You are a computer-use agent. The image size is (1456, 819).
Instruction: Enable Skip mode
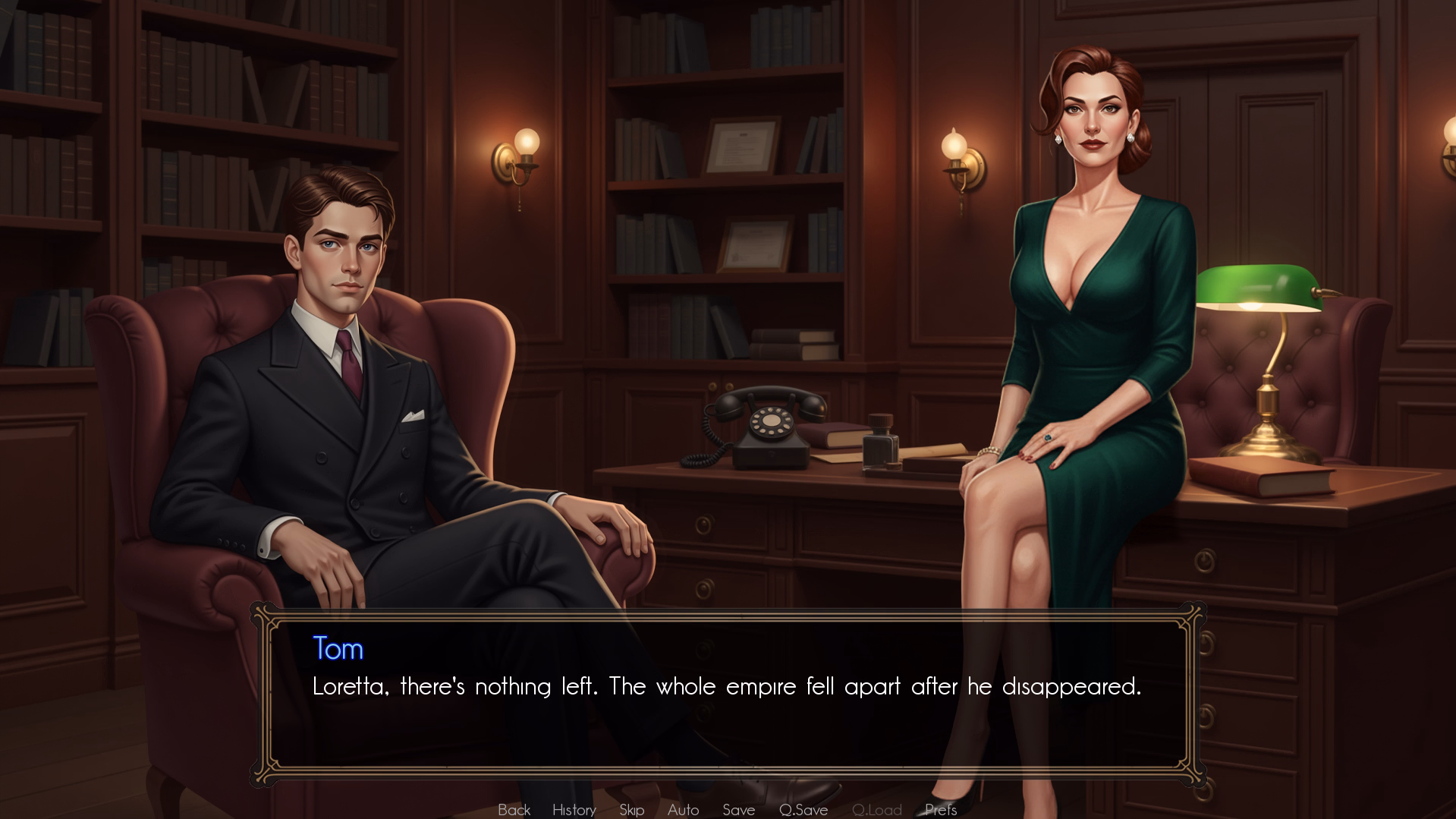632,809
